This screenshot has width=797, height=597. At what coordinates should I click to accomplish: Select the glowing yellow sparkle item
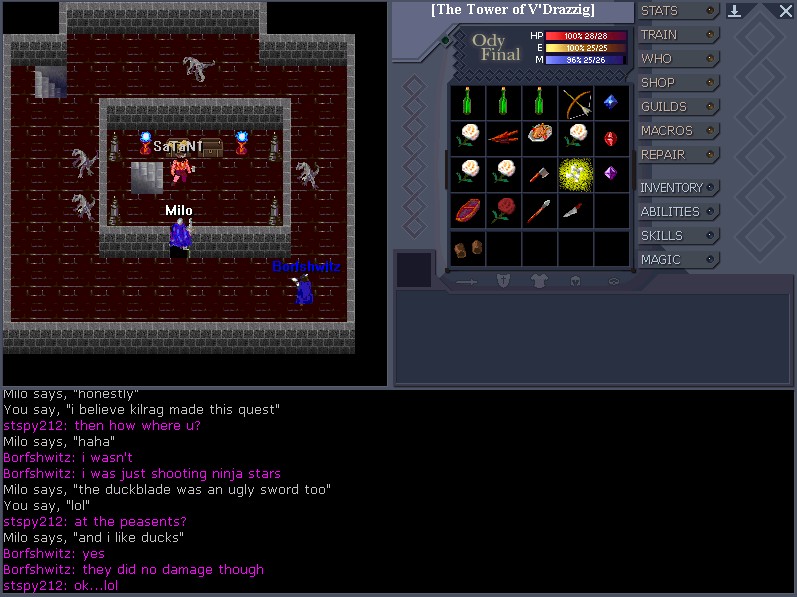click(x=575, y=173)
